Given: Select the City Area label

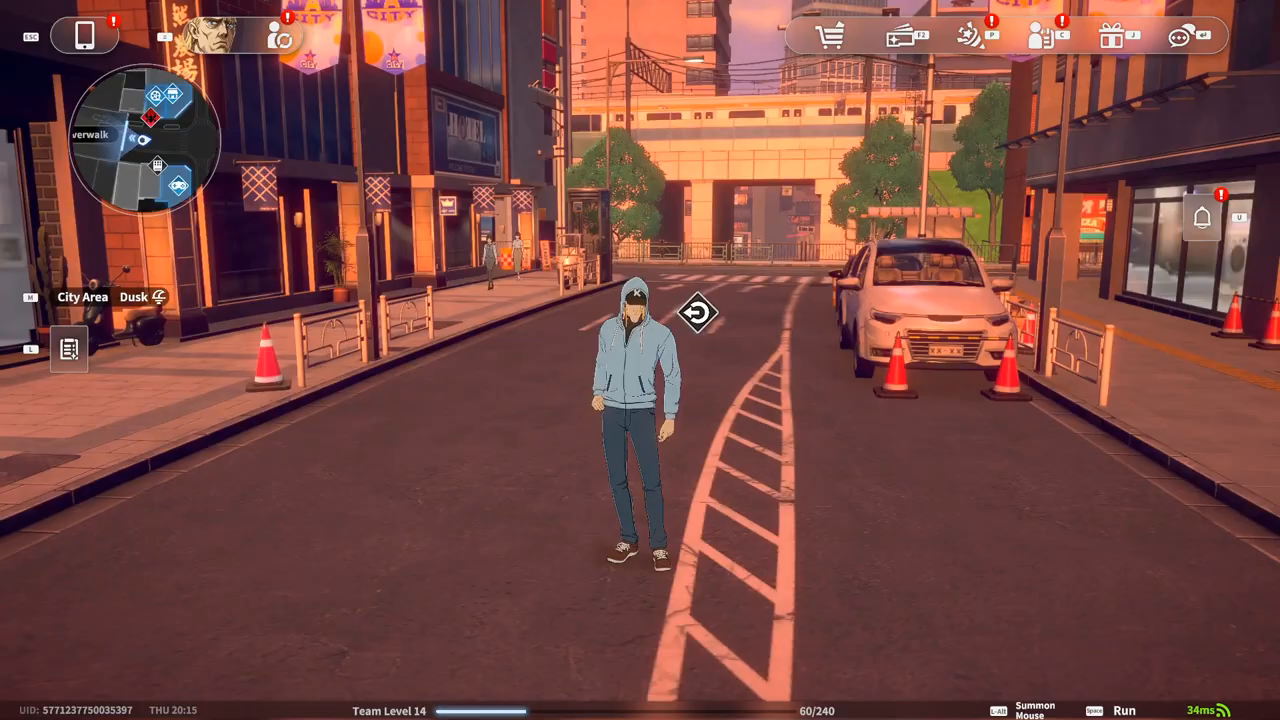Looking at the screenshot, I should pyautogui.click(x=81, y=297).
